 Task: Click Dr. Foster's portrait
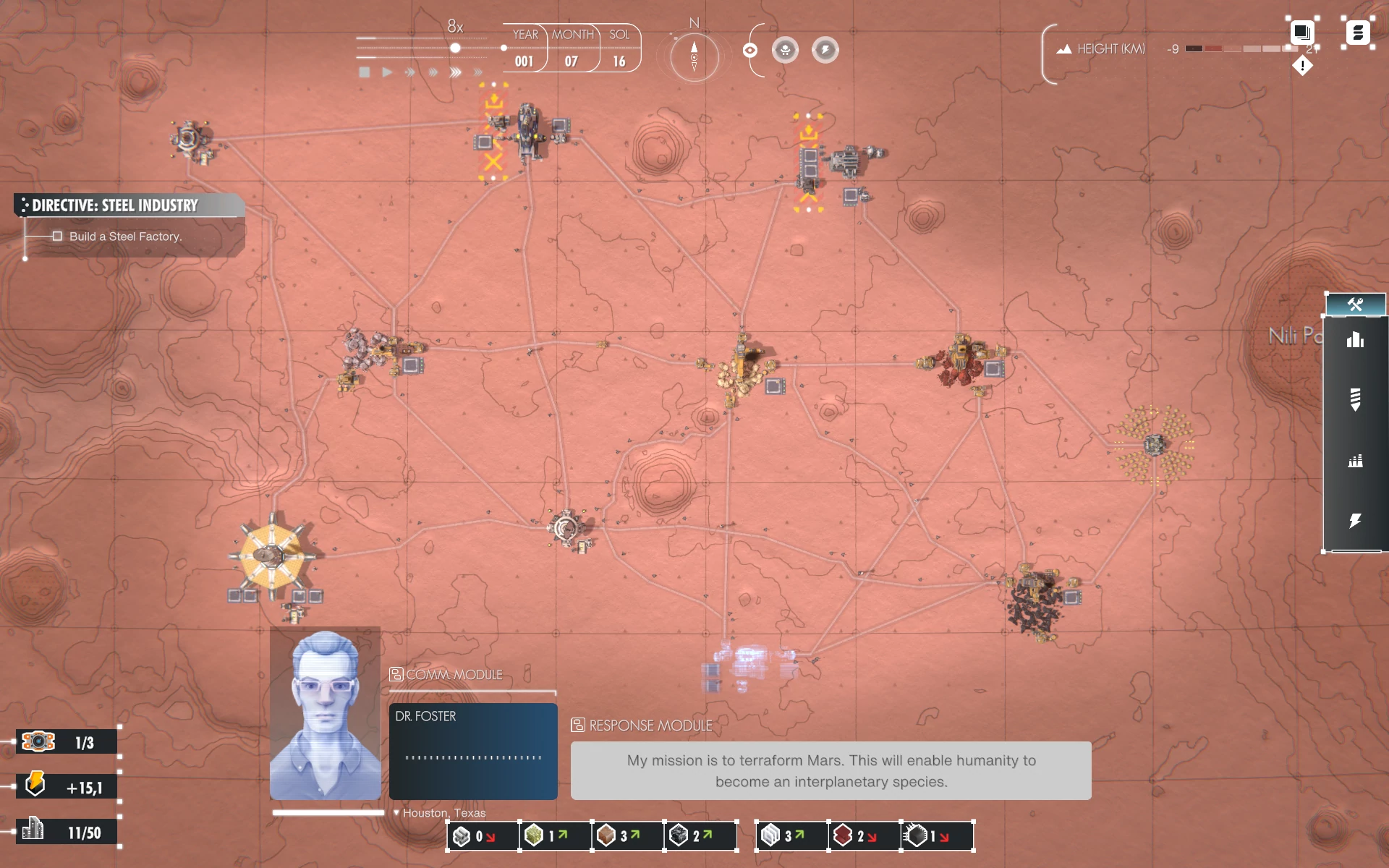coord(325,714)
